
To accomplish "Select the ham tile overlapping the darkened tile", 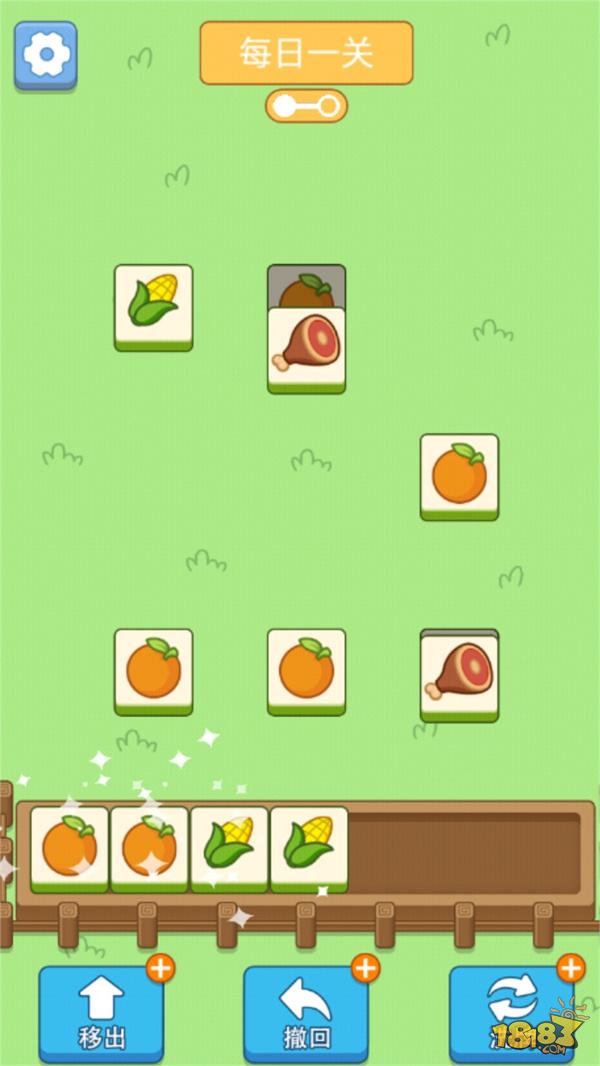I will 306,348.
